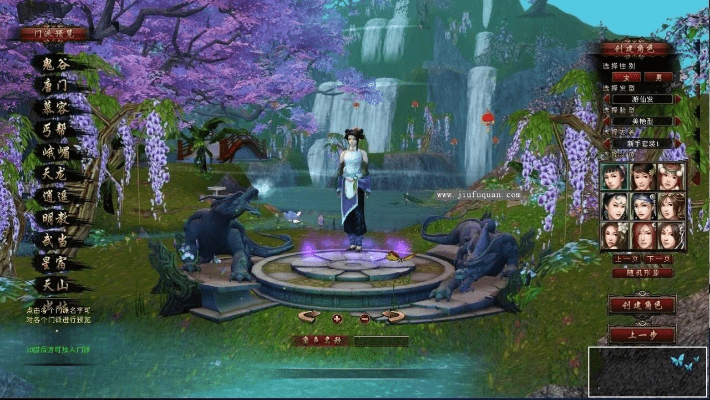
Task: Zoom out with the minus button
Action: 364,318
